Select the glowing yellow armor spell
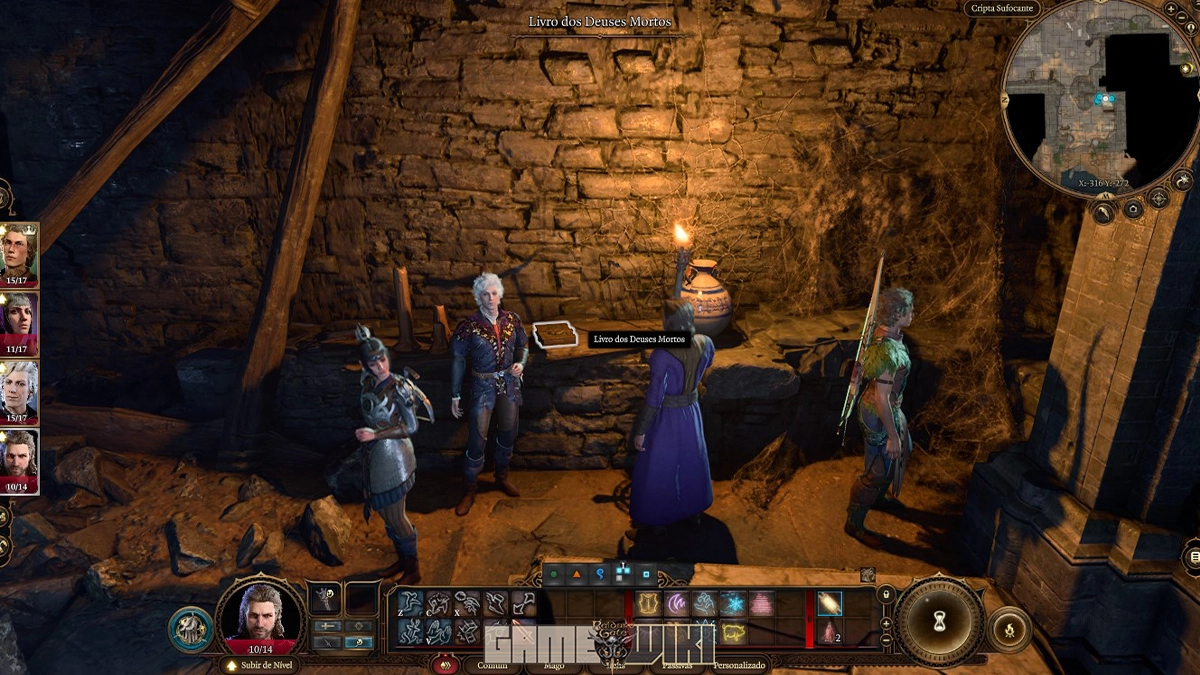 point(649,603)
